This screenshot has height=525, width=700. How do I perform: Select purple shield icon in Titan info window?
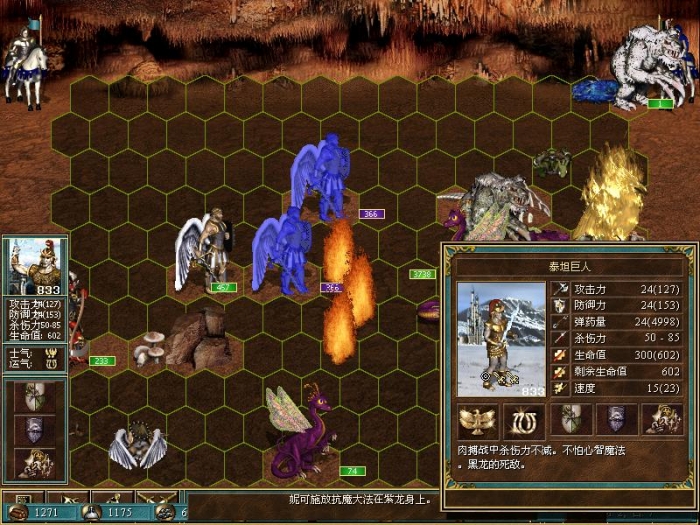616,419
